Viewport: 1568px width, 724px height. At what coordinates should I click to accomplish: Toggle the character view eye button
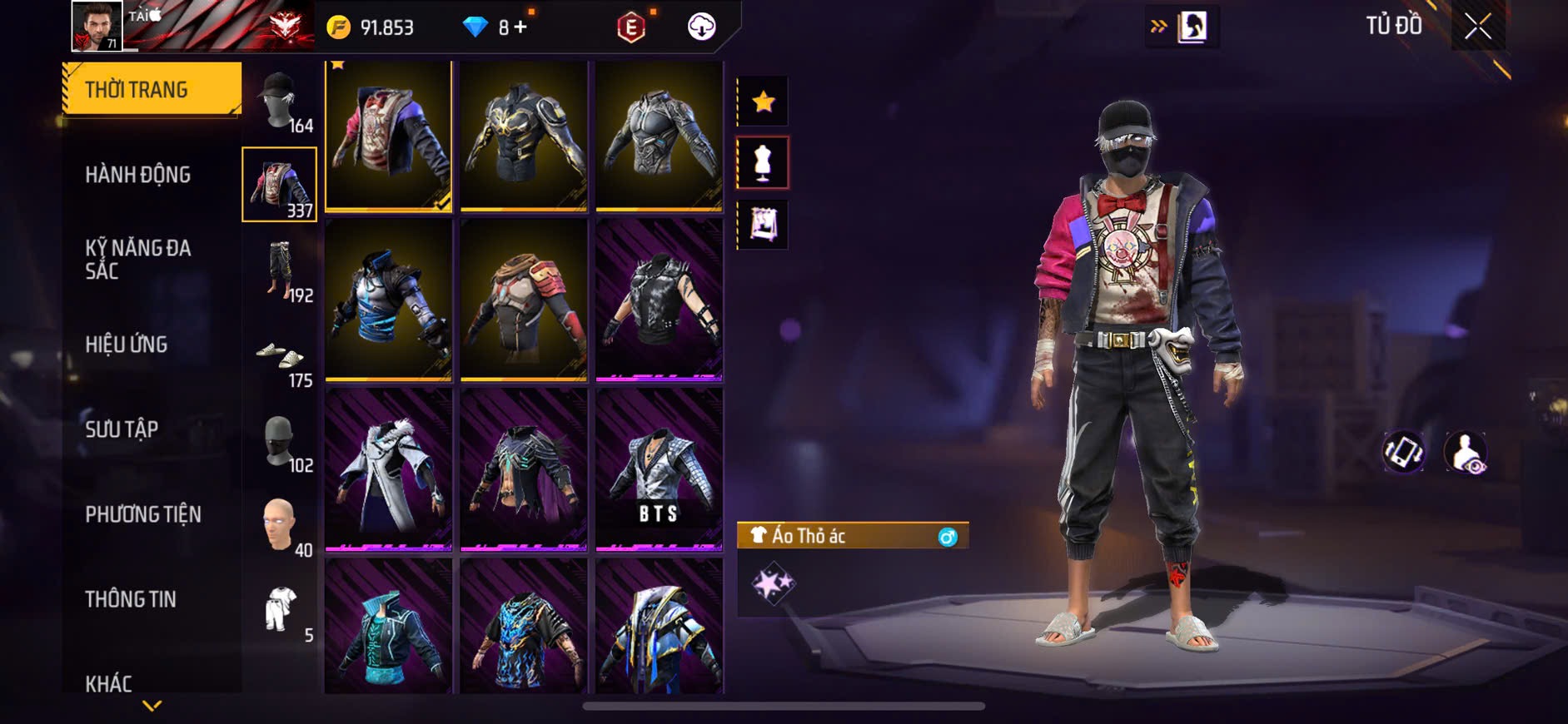[x=1466, y=453]
